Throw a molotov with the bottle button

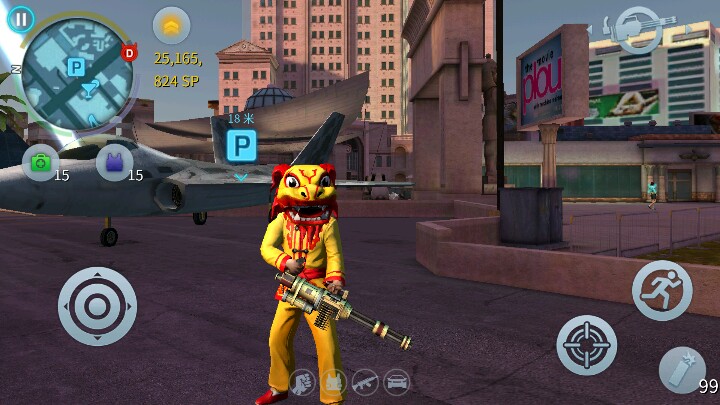point(683,369)
